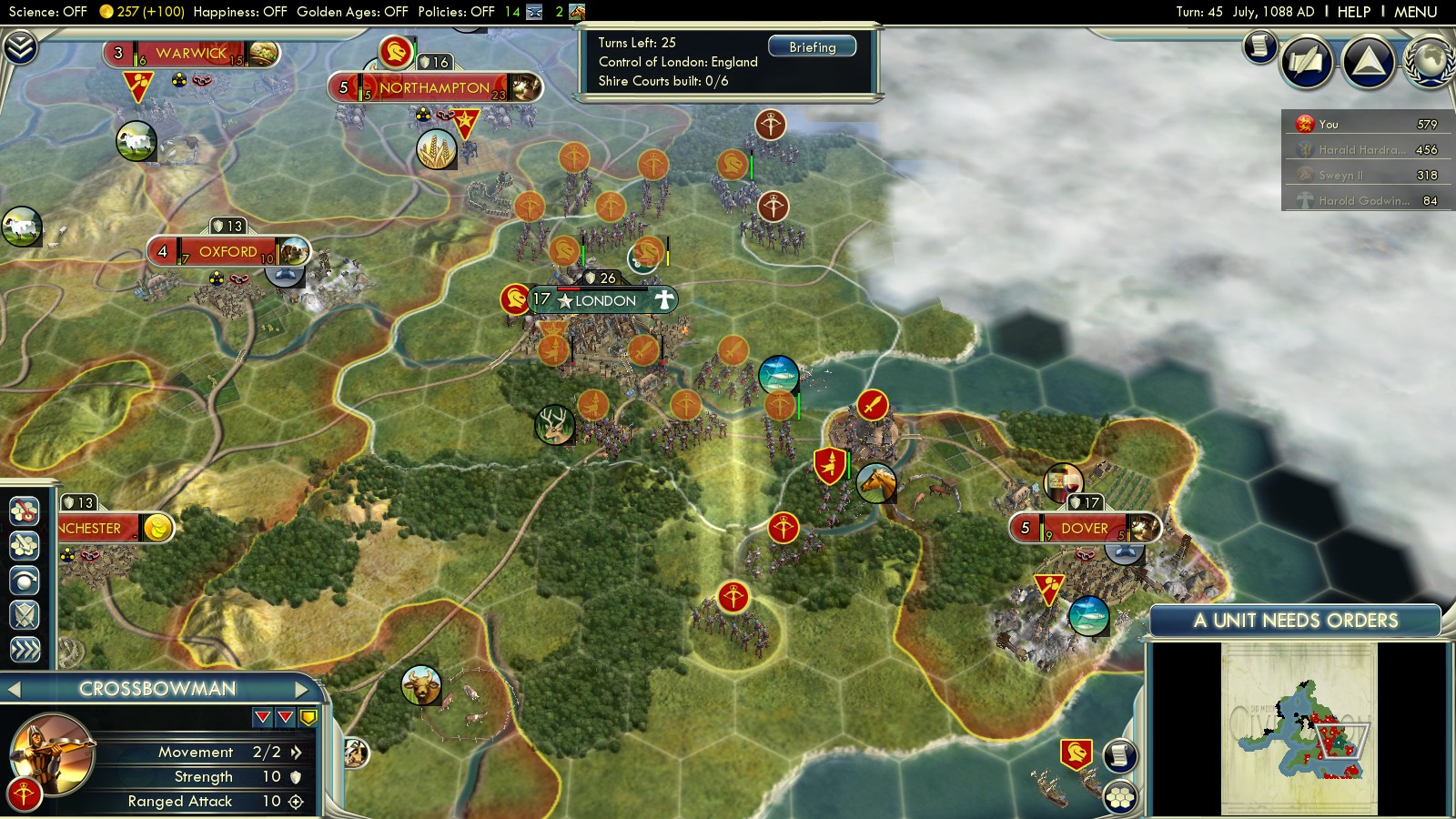Select the previous unit with left arrow
This screenshot has height=819, width=1456.
click(14, 690)
